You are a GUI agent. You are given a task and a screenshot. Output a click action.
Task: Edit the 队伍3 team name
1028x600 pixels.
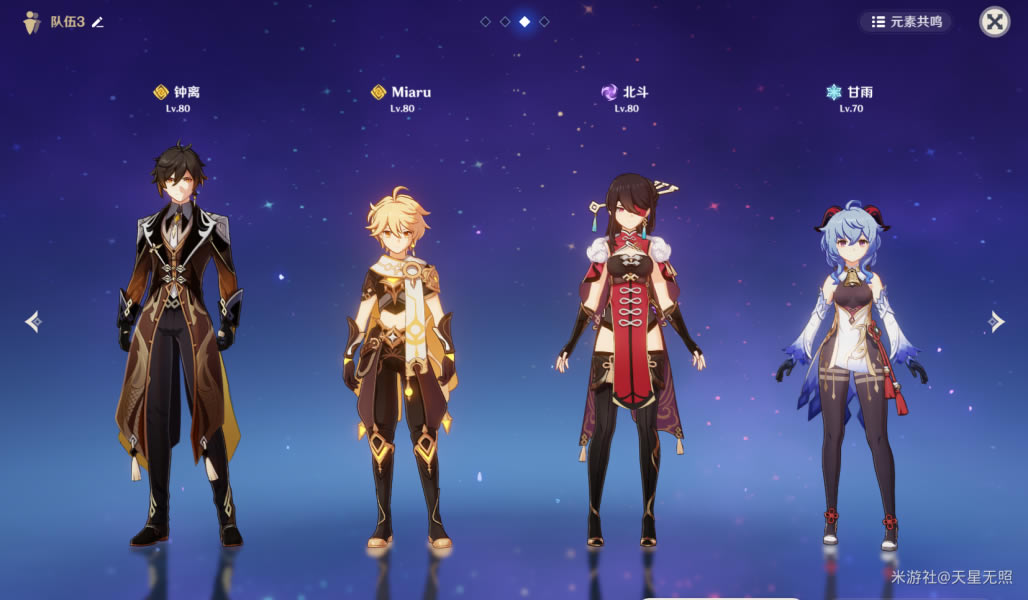(x=98, y=22)
